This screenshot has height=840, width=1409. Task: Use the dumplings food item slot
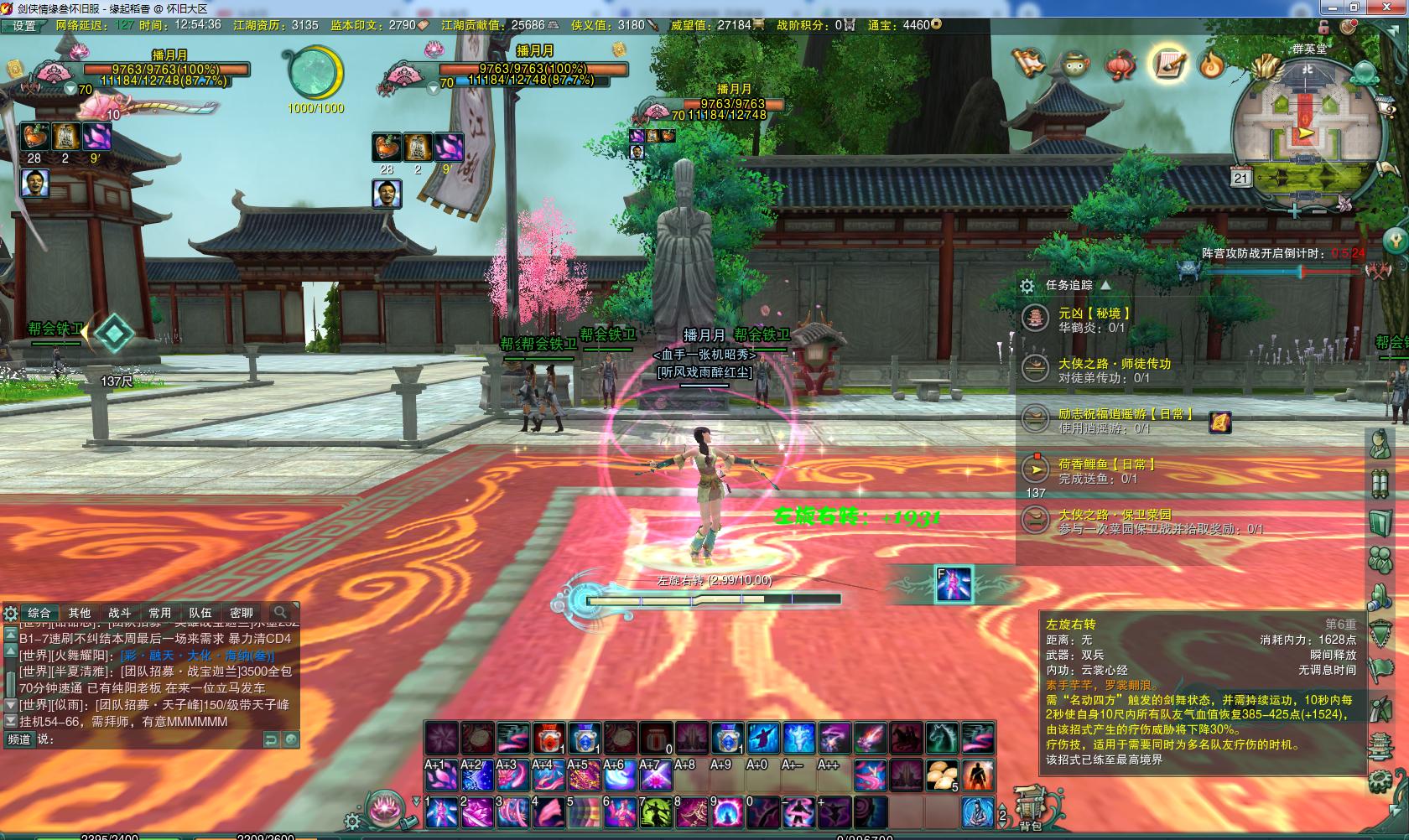coord(943,775)
